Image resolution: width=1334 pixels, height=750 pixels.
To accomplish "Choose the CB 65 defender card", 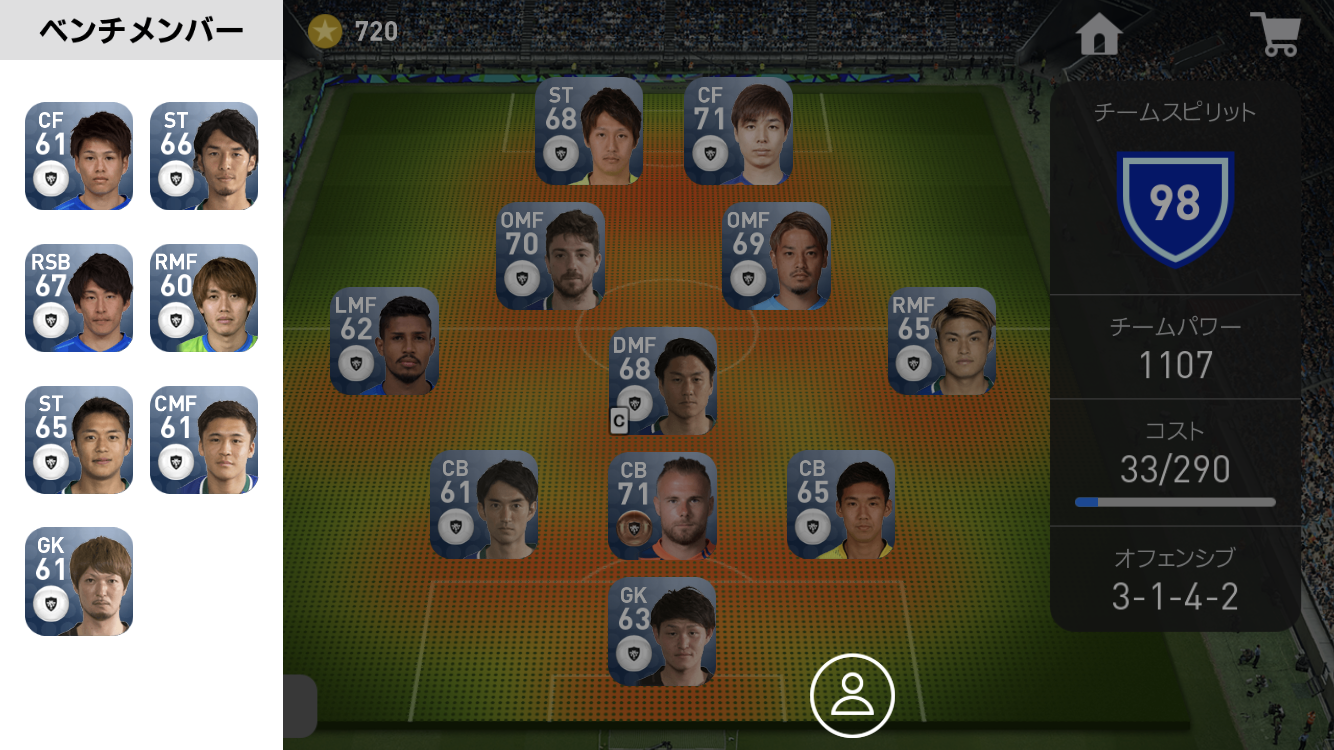I will [841, 505].
